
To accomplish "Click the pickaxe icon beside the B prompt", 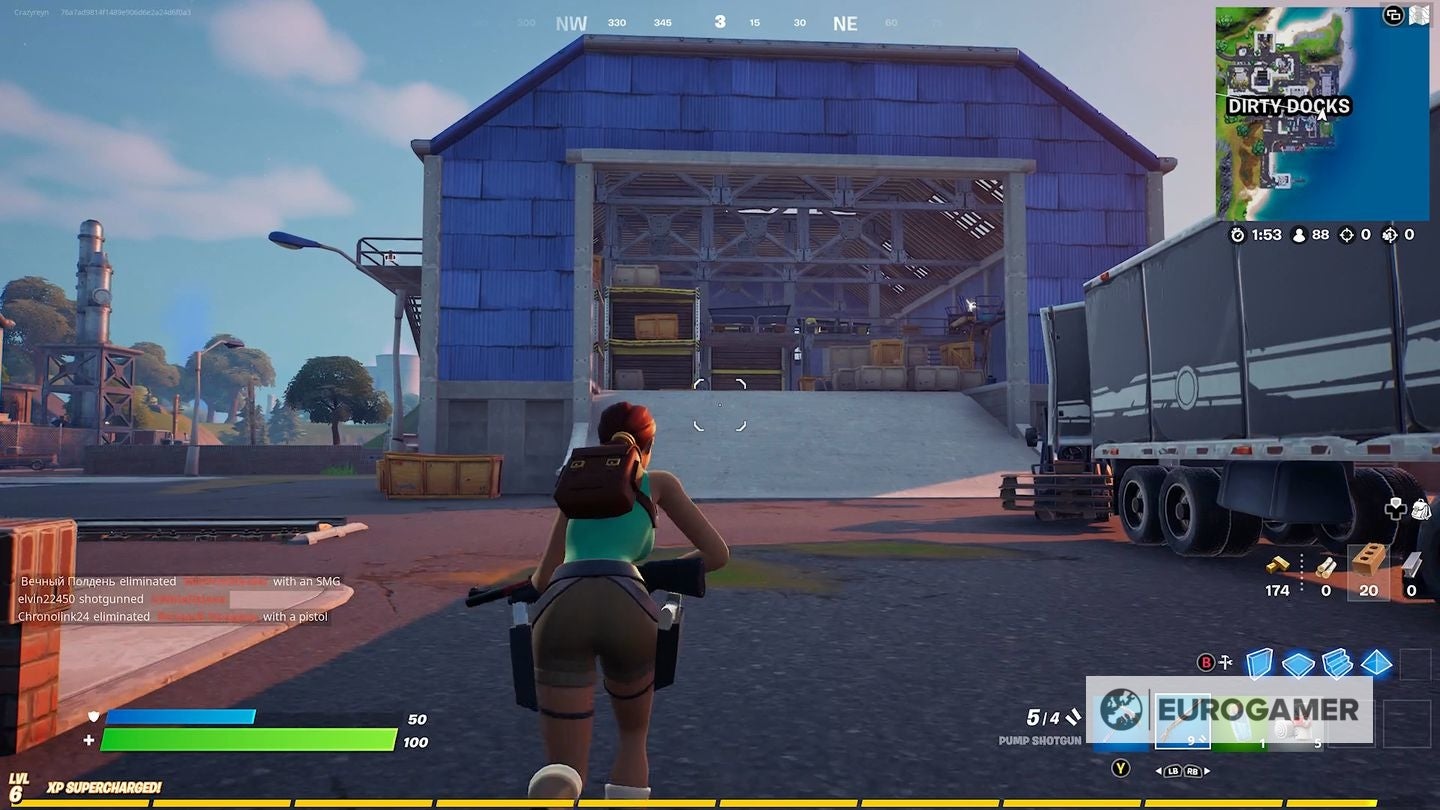I will pyautogui.click(x=1224, y=662).
